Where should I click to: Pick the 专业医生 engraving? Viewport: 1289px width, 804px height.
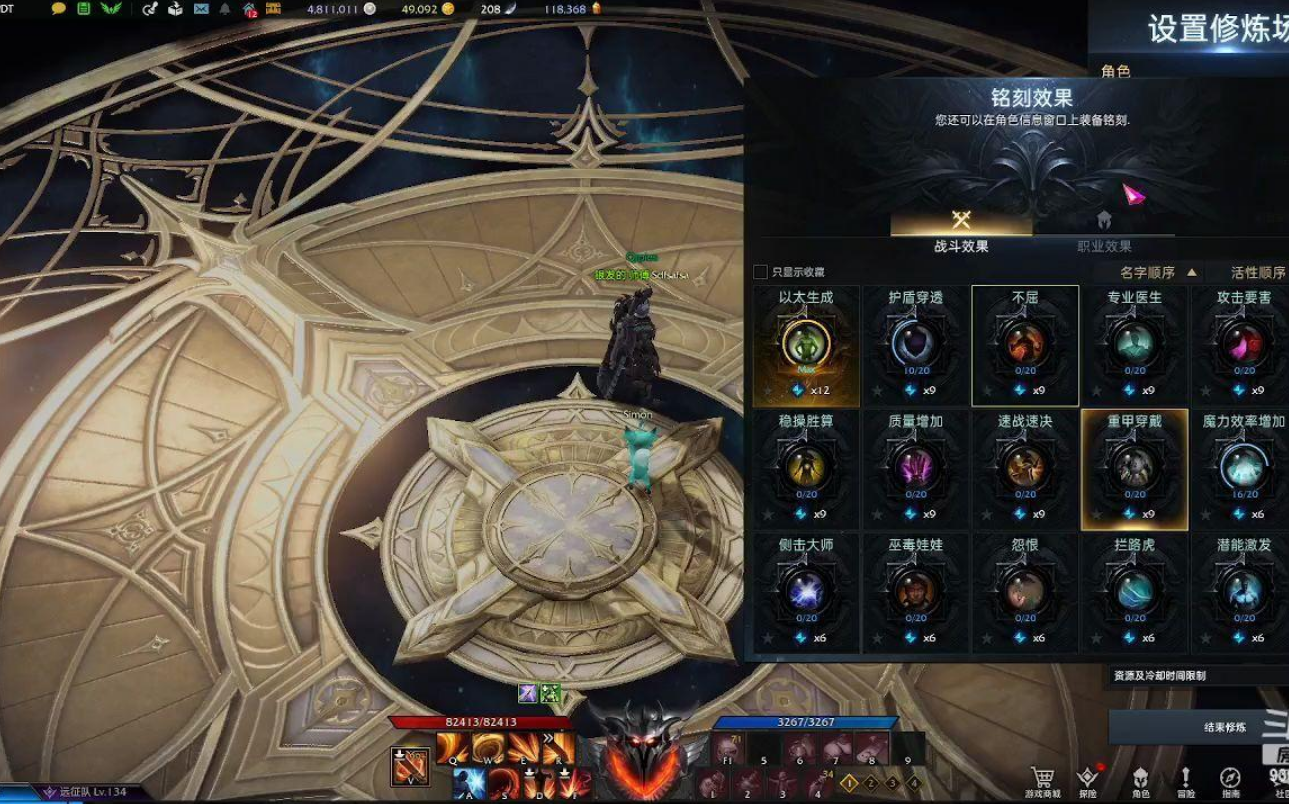pyautogui.click(x=1134, y=345)
